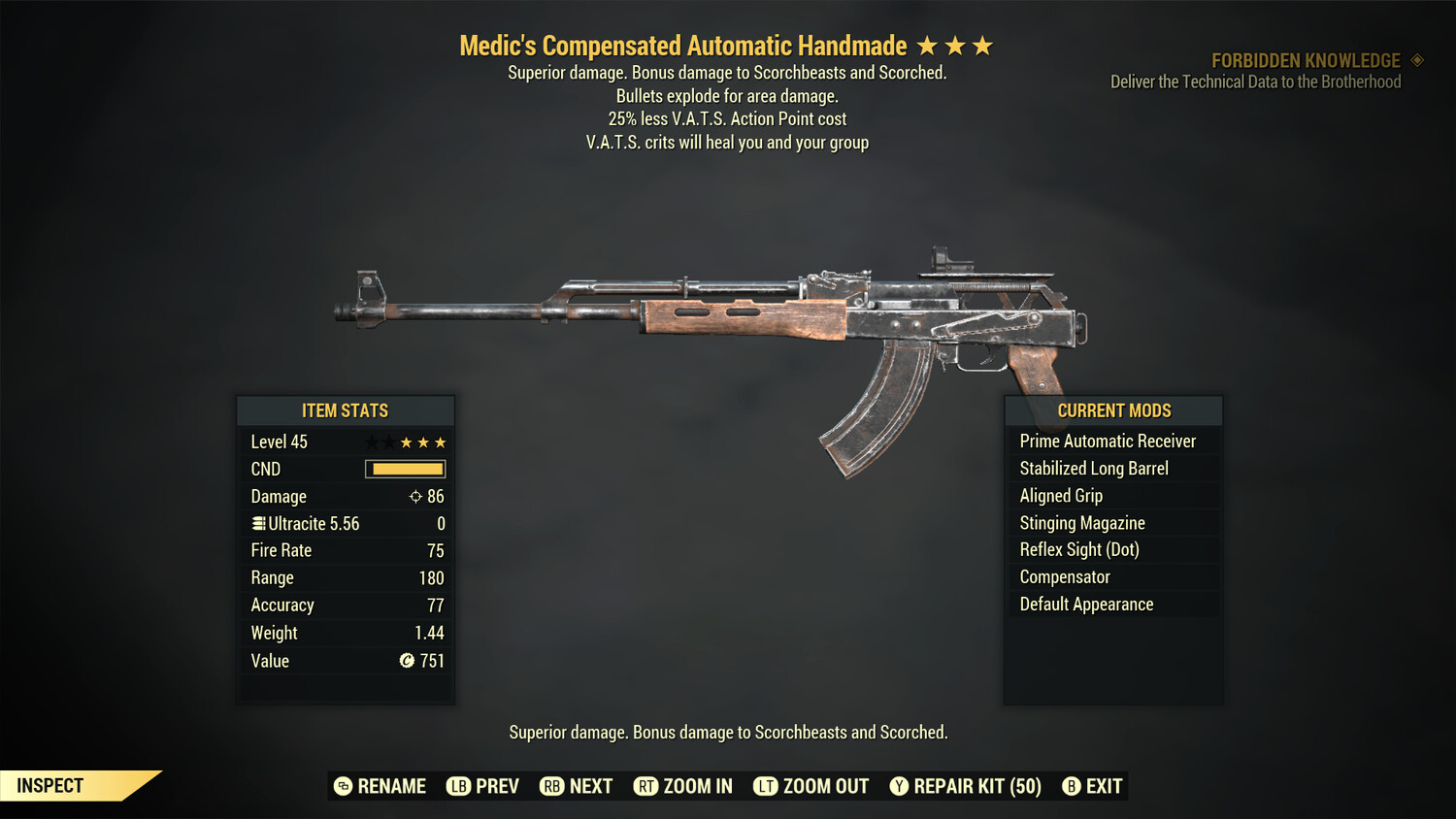Expand the ITEM STATS panel header
The width and height of the screenshot is (1456, 819).
[x=346, y=410]
